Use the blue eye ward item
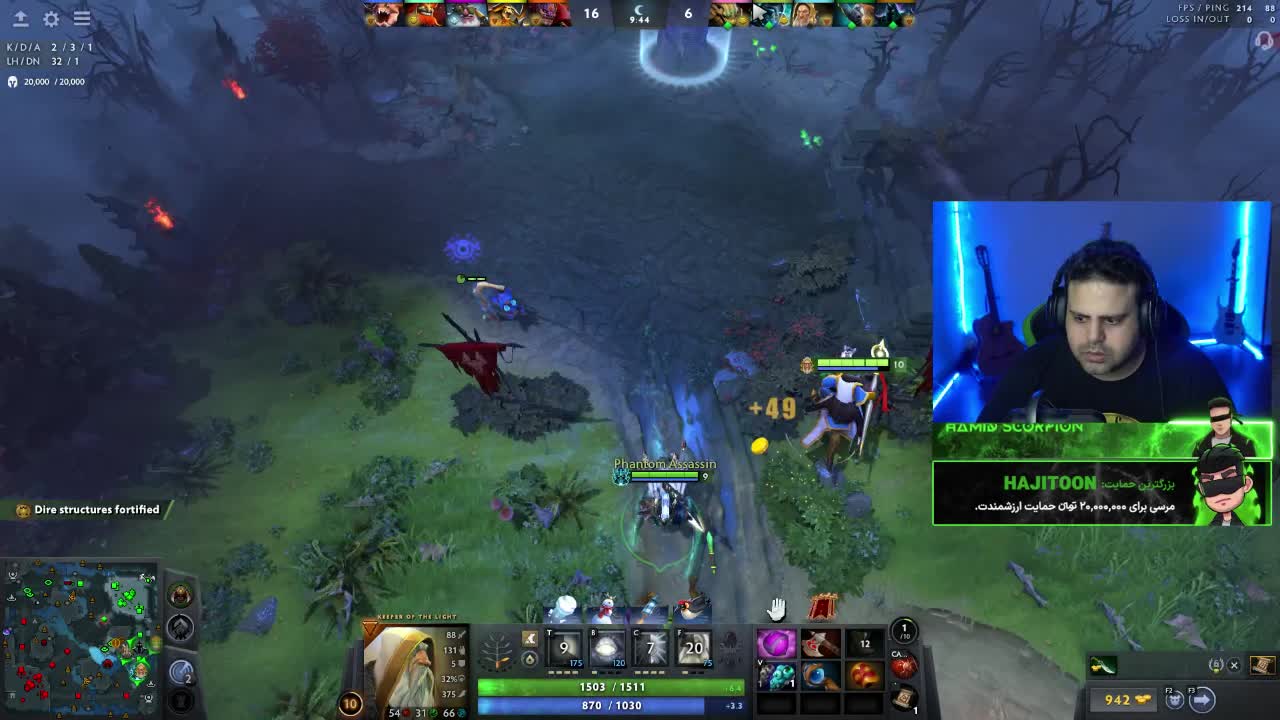The image size is (1280, 720). [x=820, y=677]
